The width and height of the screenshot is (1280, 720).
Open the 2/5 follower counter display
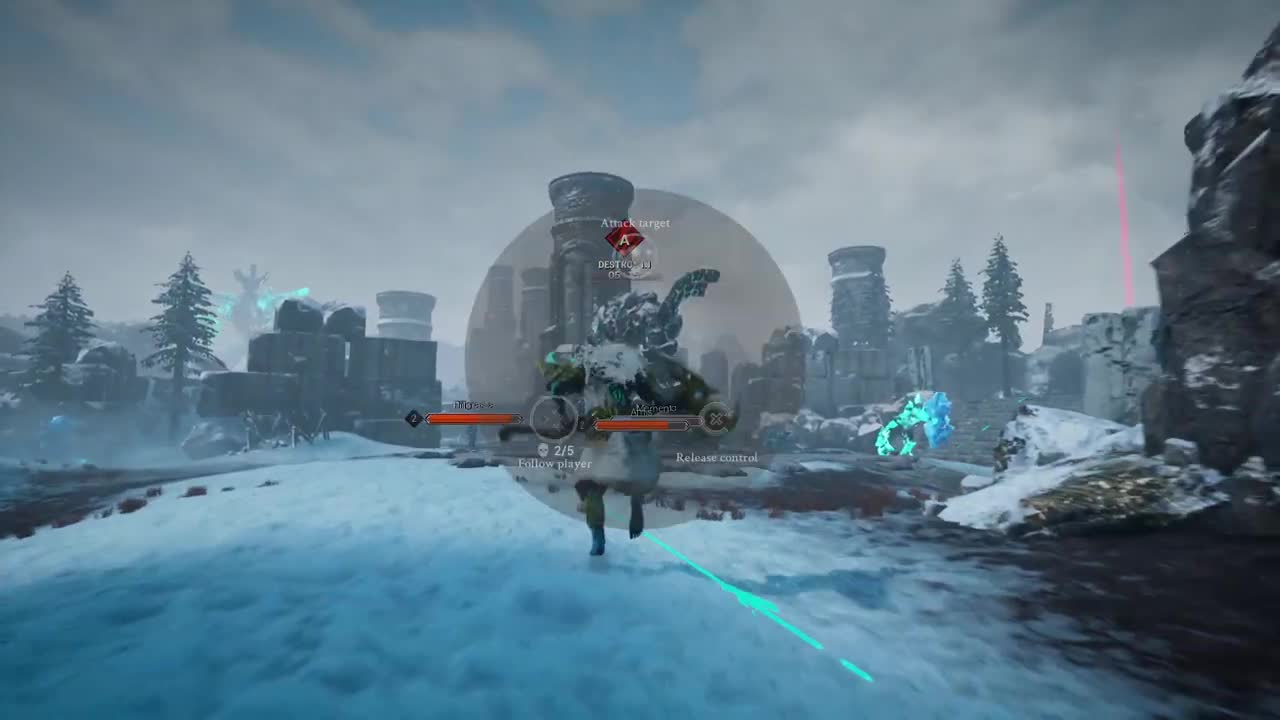(x=565, y=451)
